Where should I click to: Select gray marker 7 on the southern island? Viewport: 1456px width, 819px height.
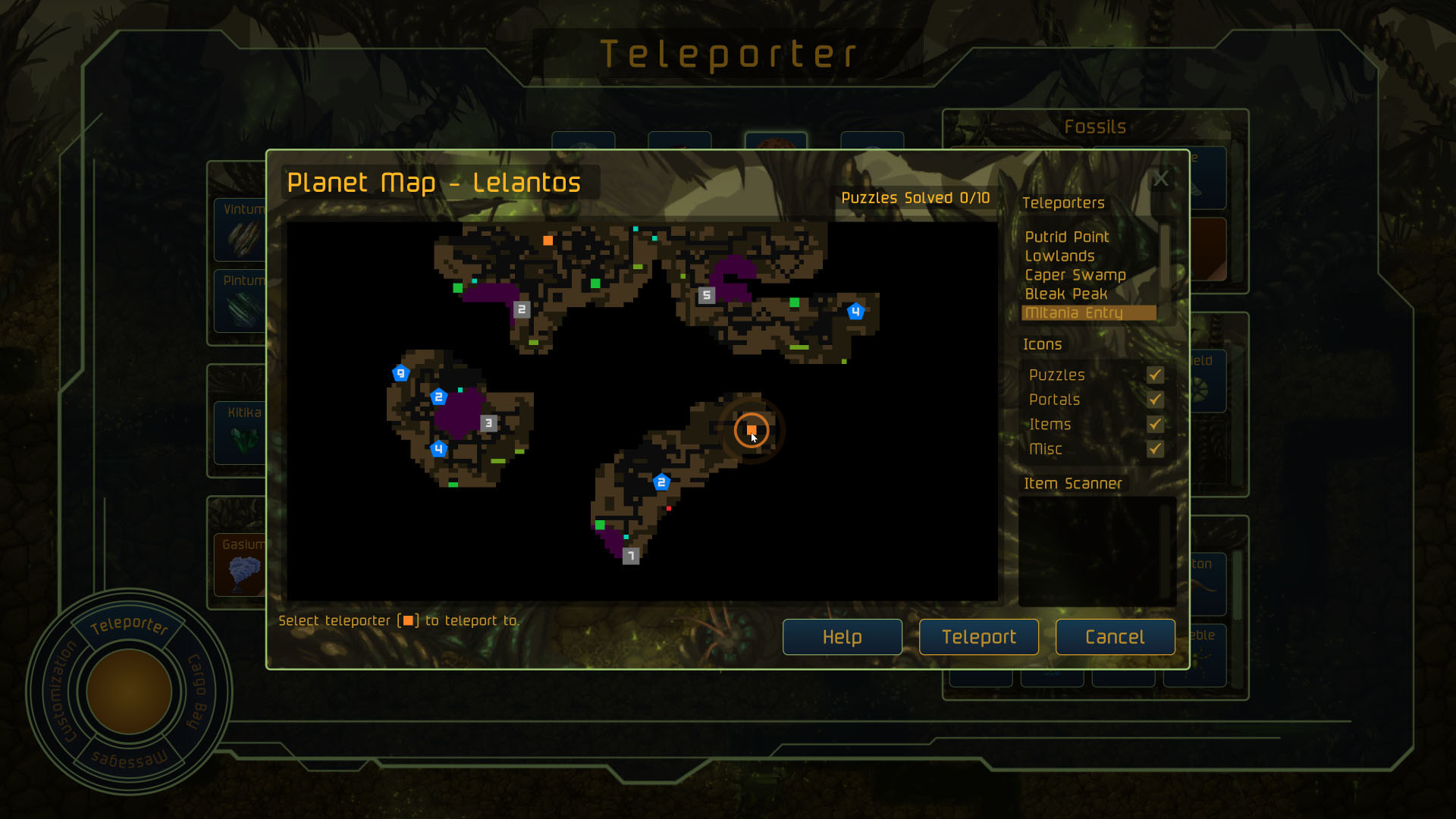click(x=630, y=556)
